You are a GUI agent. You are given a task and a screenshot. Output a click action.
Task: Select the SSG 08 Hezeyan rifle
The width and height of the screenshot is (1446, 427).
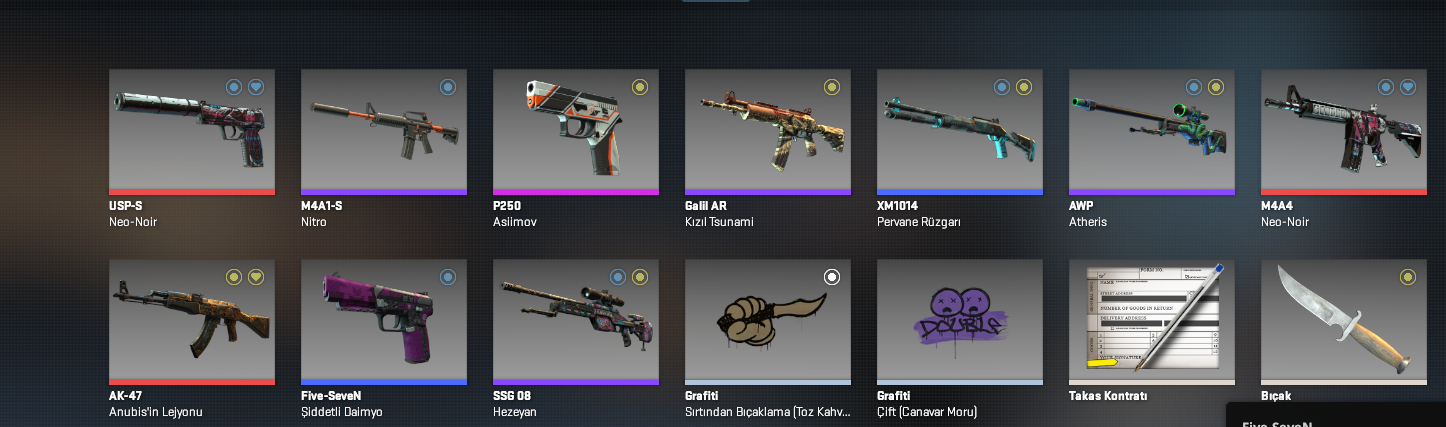tap(575, 320)
